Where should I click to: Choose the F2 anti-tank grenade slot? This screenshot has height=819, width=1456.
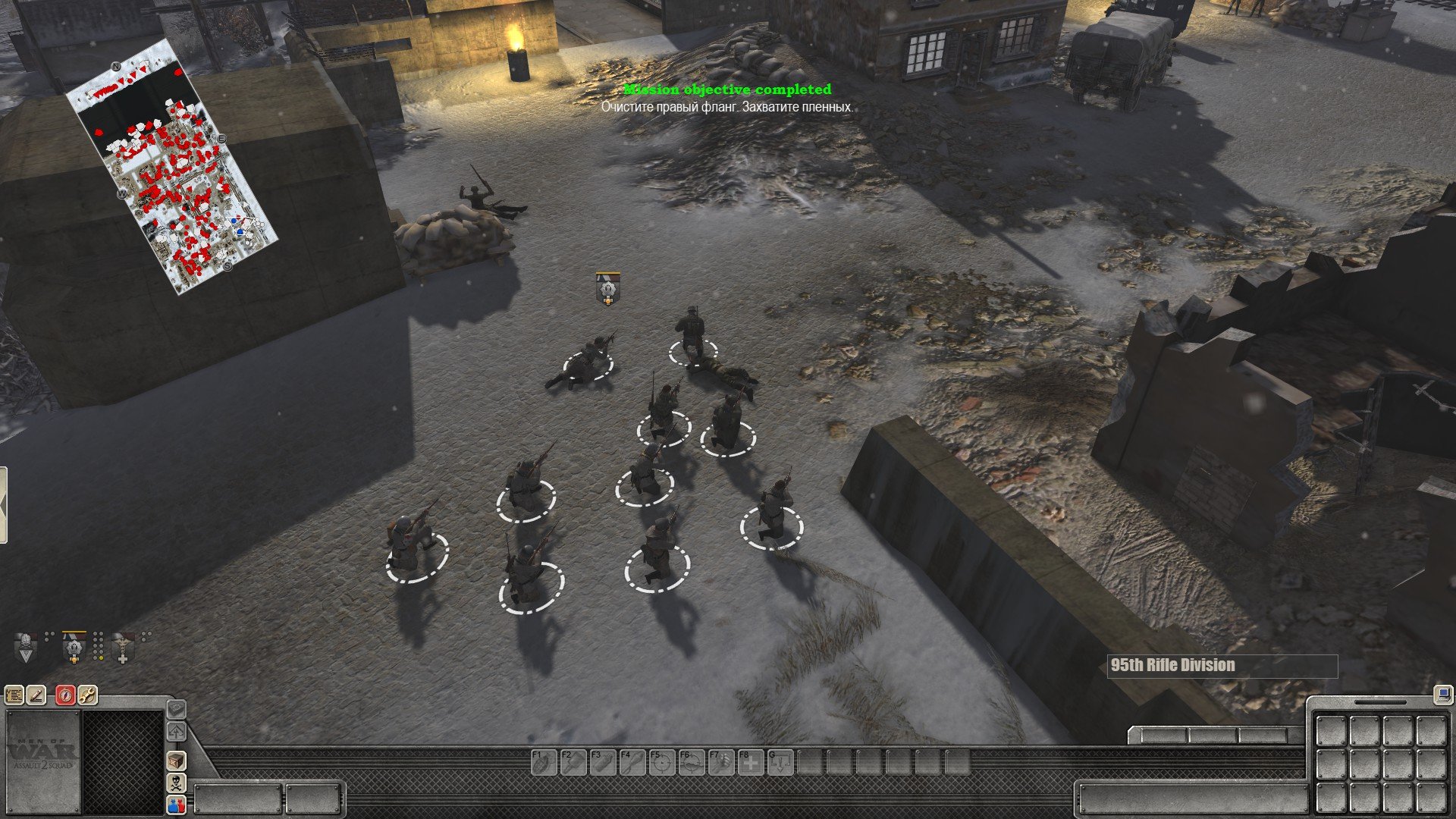click(x=573, y=762)
